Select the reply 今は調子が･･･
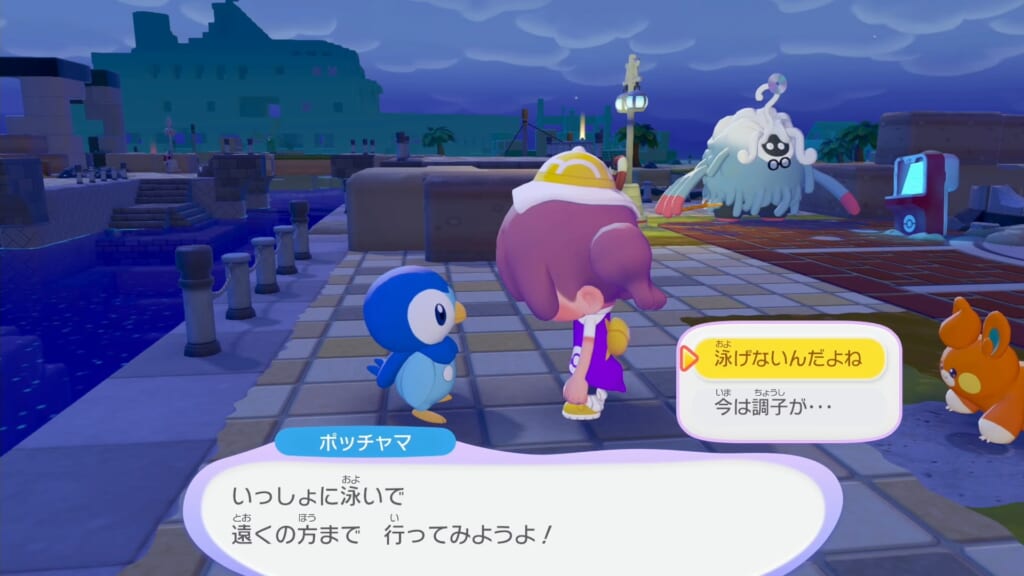Screen dimensions: 1024x576 click(786, 405)
